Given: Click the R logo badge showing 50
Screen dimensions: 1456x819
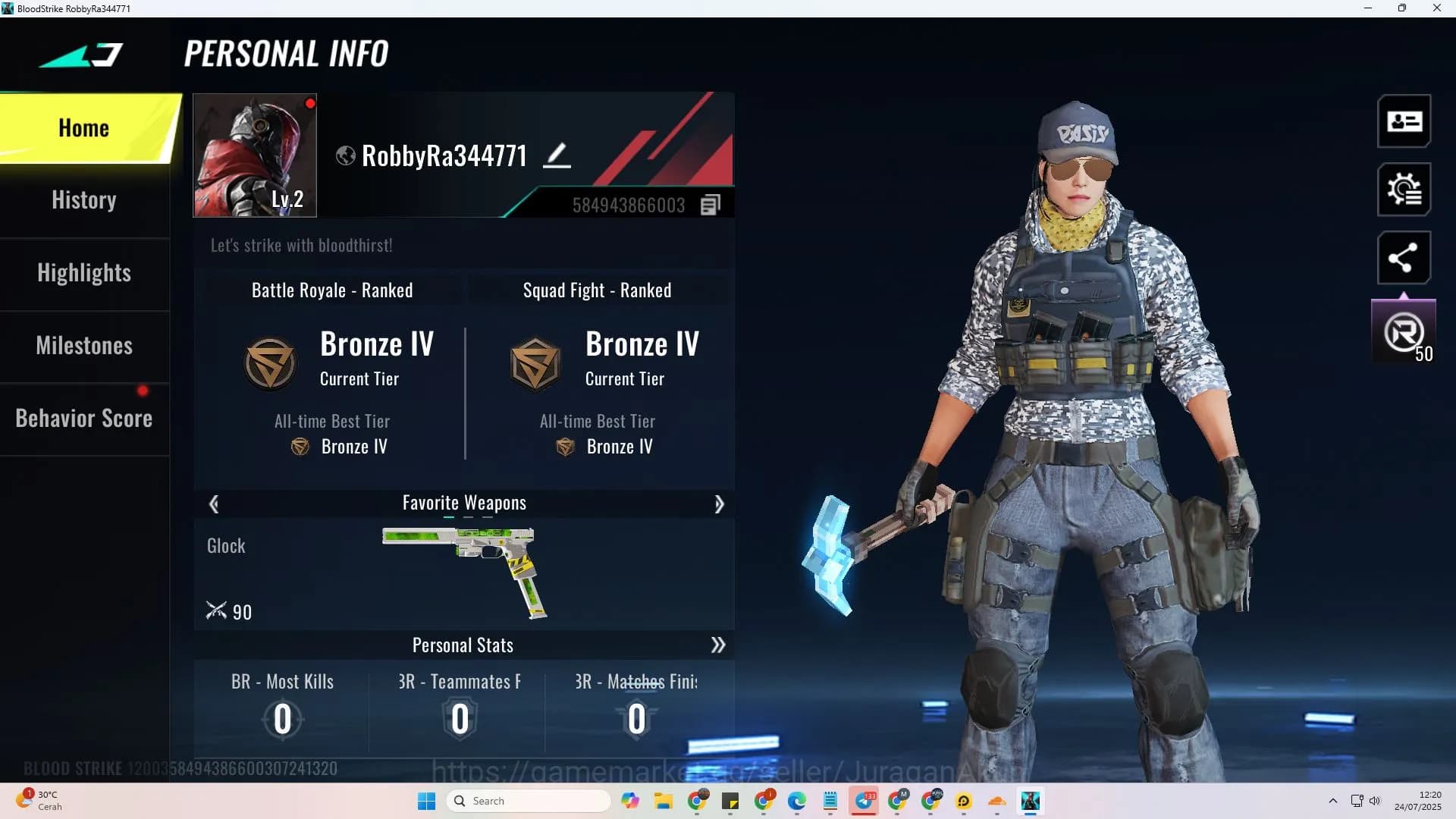Looking at the screenshot, I should pos(1402,330).
